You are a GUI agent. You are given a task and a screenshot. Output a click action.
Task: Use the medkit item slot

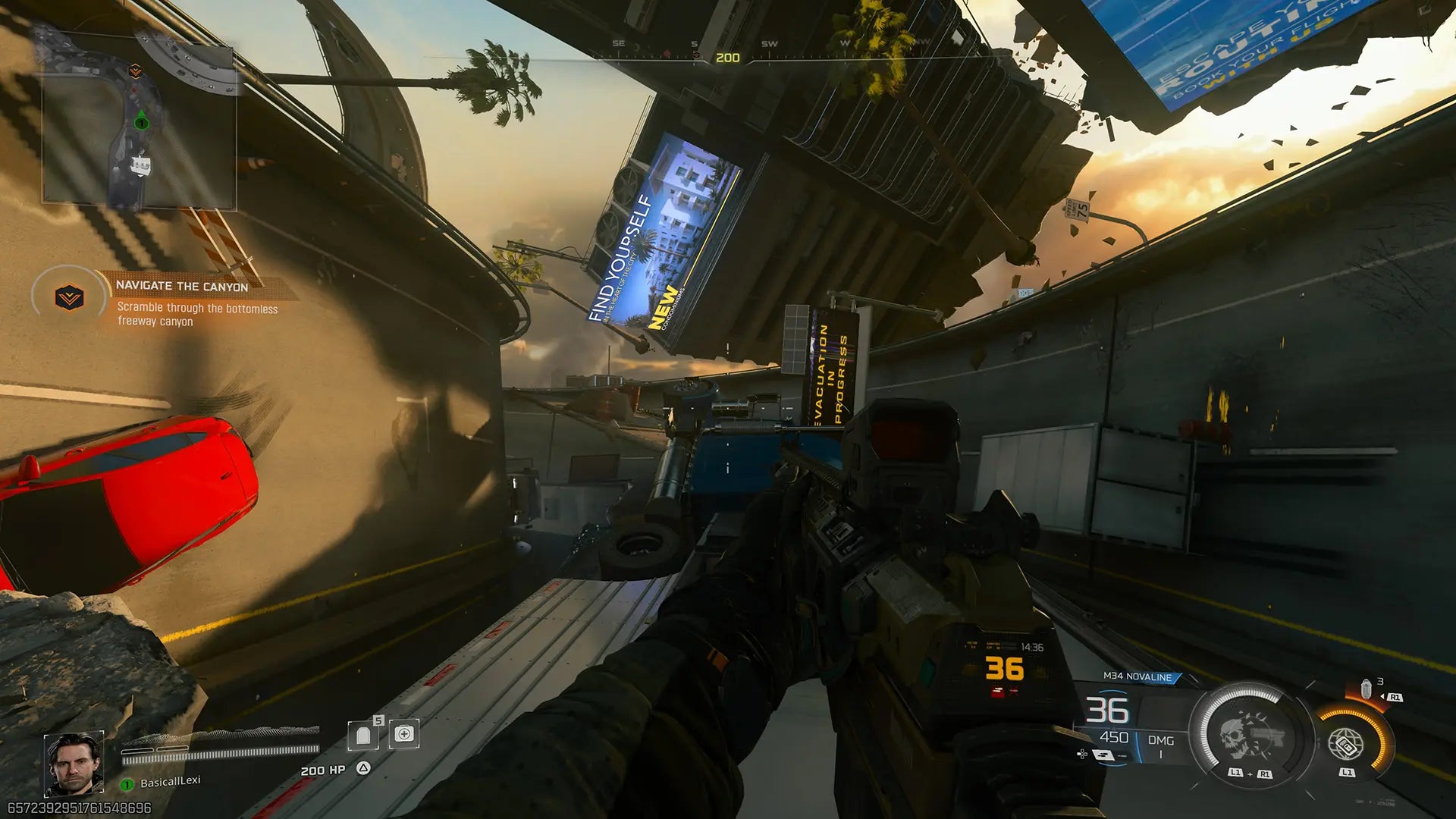click(404, 734)
